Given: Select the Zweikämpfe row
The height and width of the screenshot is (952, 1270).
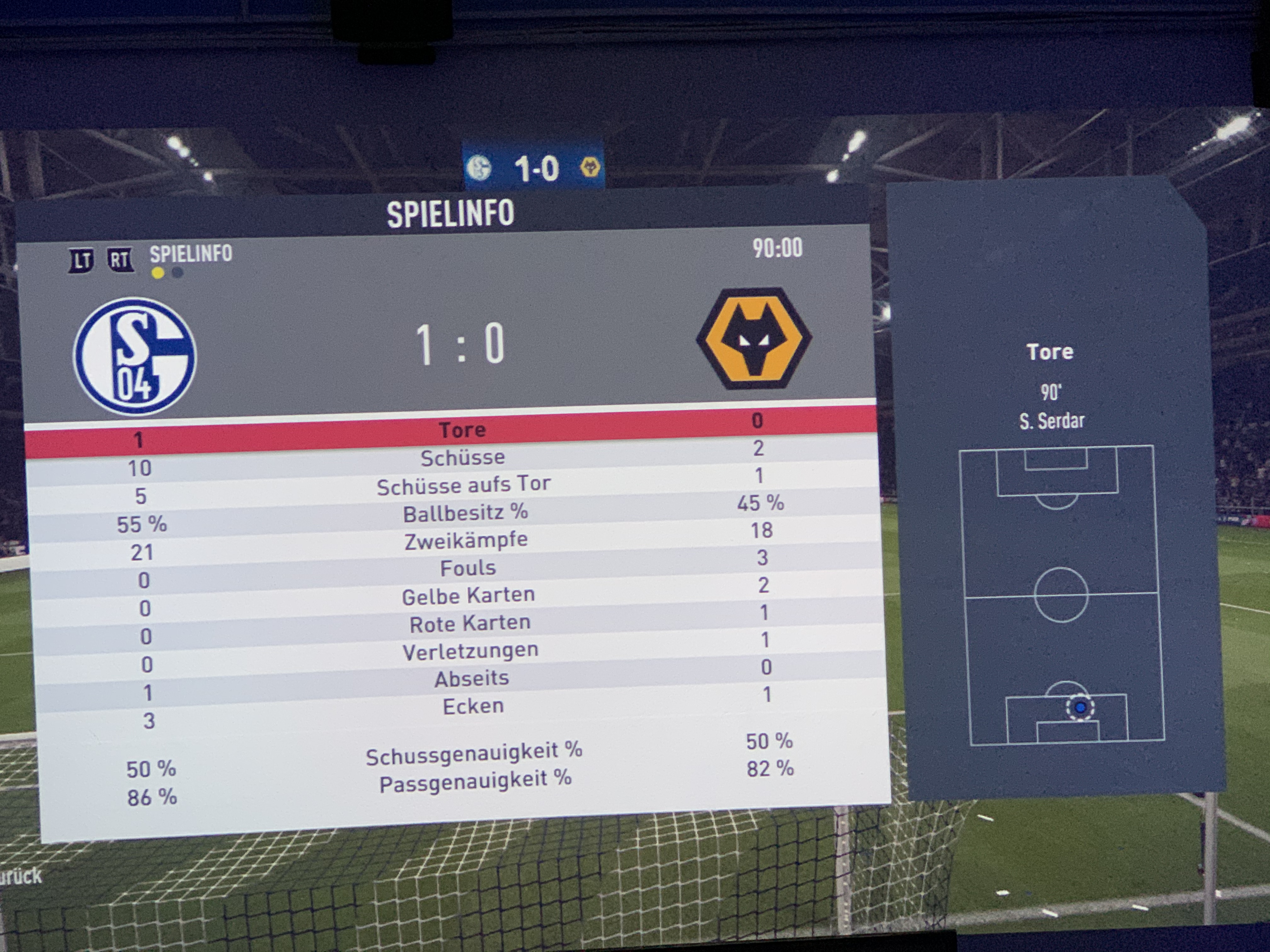Looking at the screenshot, I should 466,541.
